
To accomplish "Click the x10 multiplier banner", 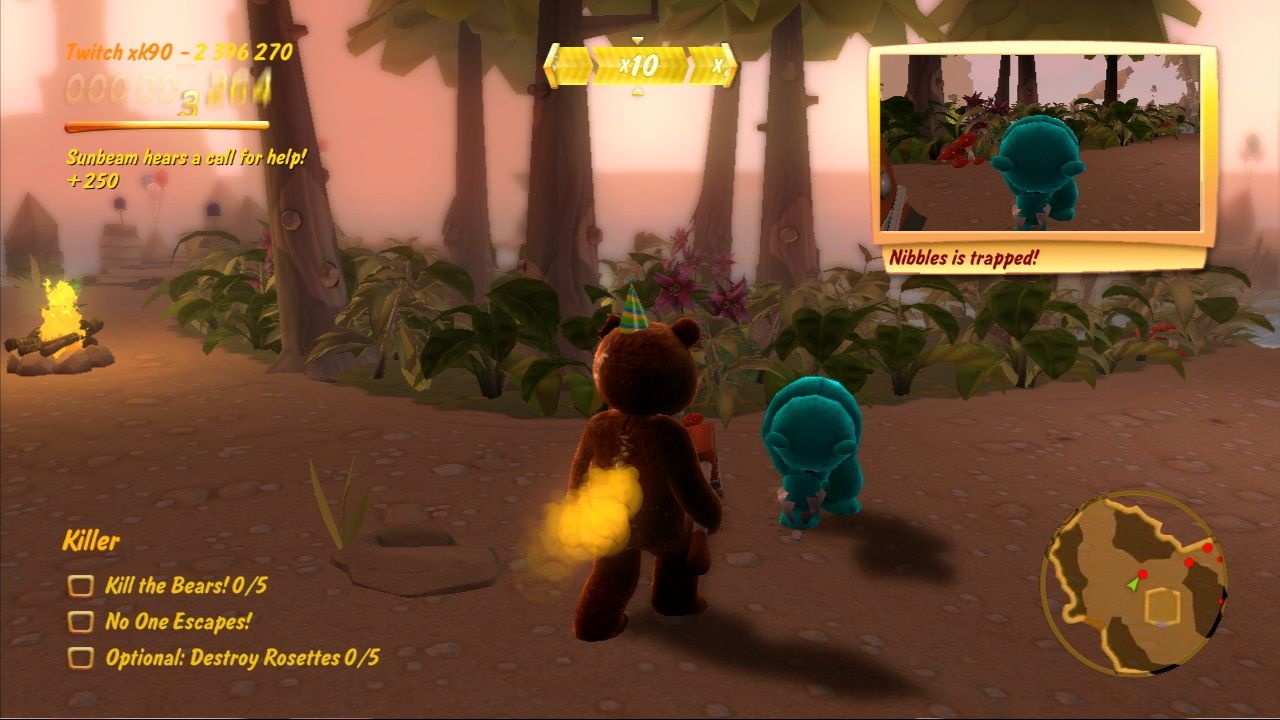I will click(x=640, y=65).
